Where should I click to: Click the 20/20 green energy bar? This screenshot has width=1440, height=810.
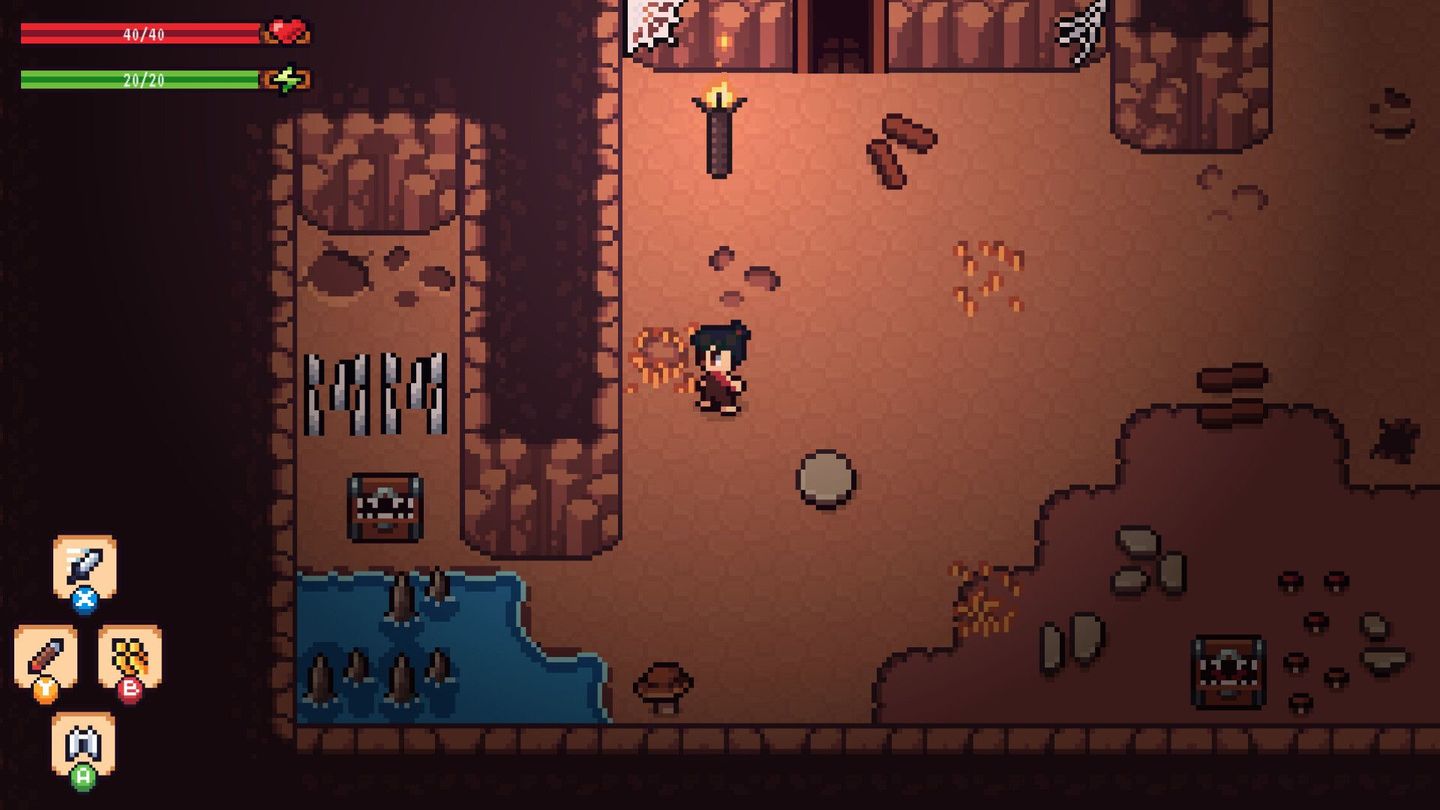click(138, 77)
